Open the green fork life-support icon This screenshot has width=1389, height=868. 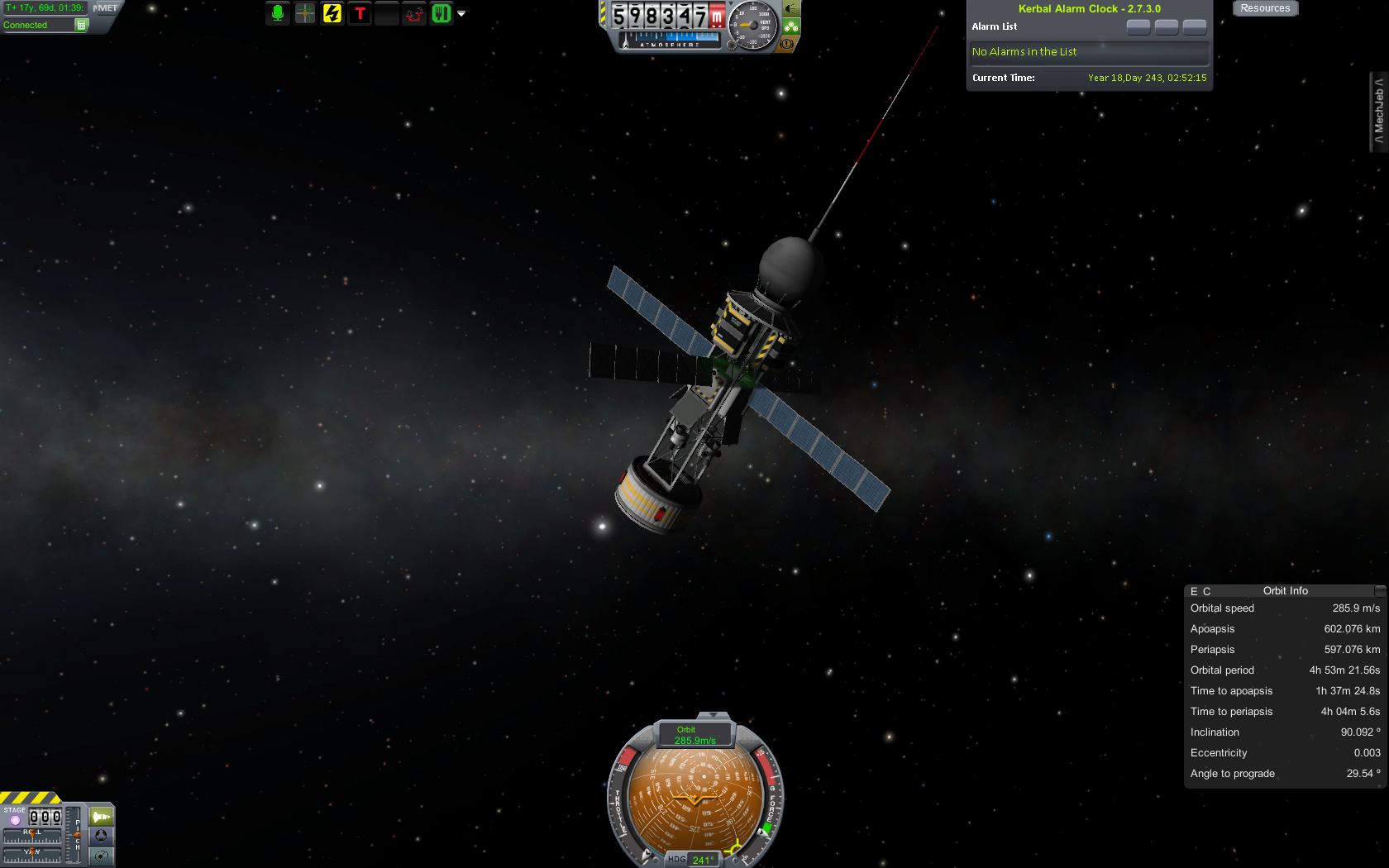click(x=442, y=13)
